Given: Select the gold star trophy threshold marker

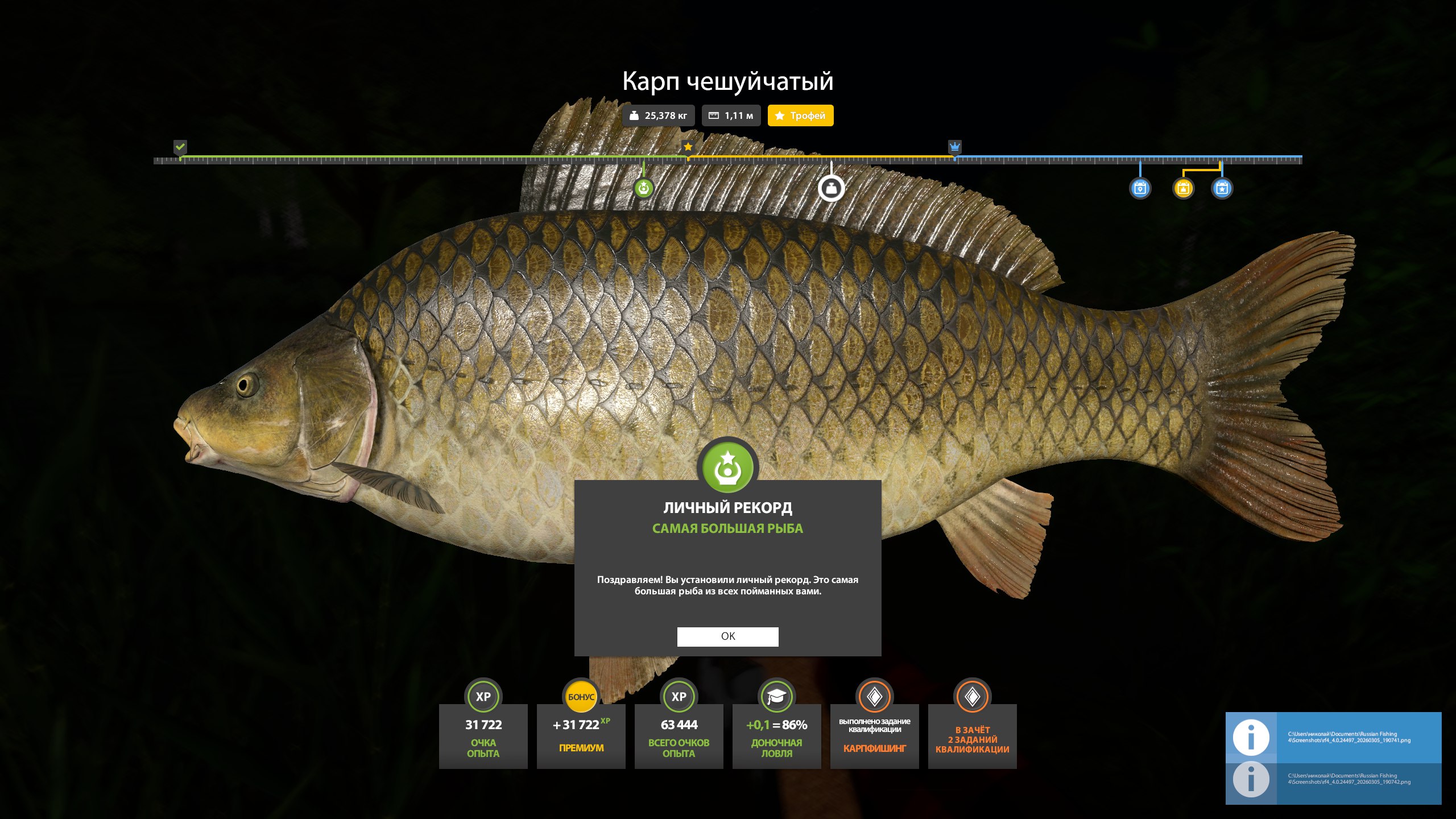Looking at the screenshot, I should [x=688, y=147].
